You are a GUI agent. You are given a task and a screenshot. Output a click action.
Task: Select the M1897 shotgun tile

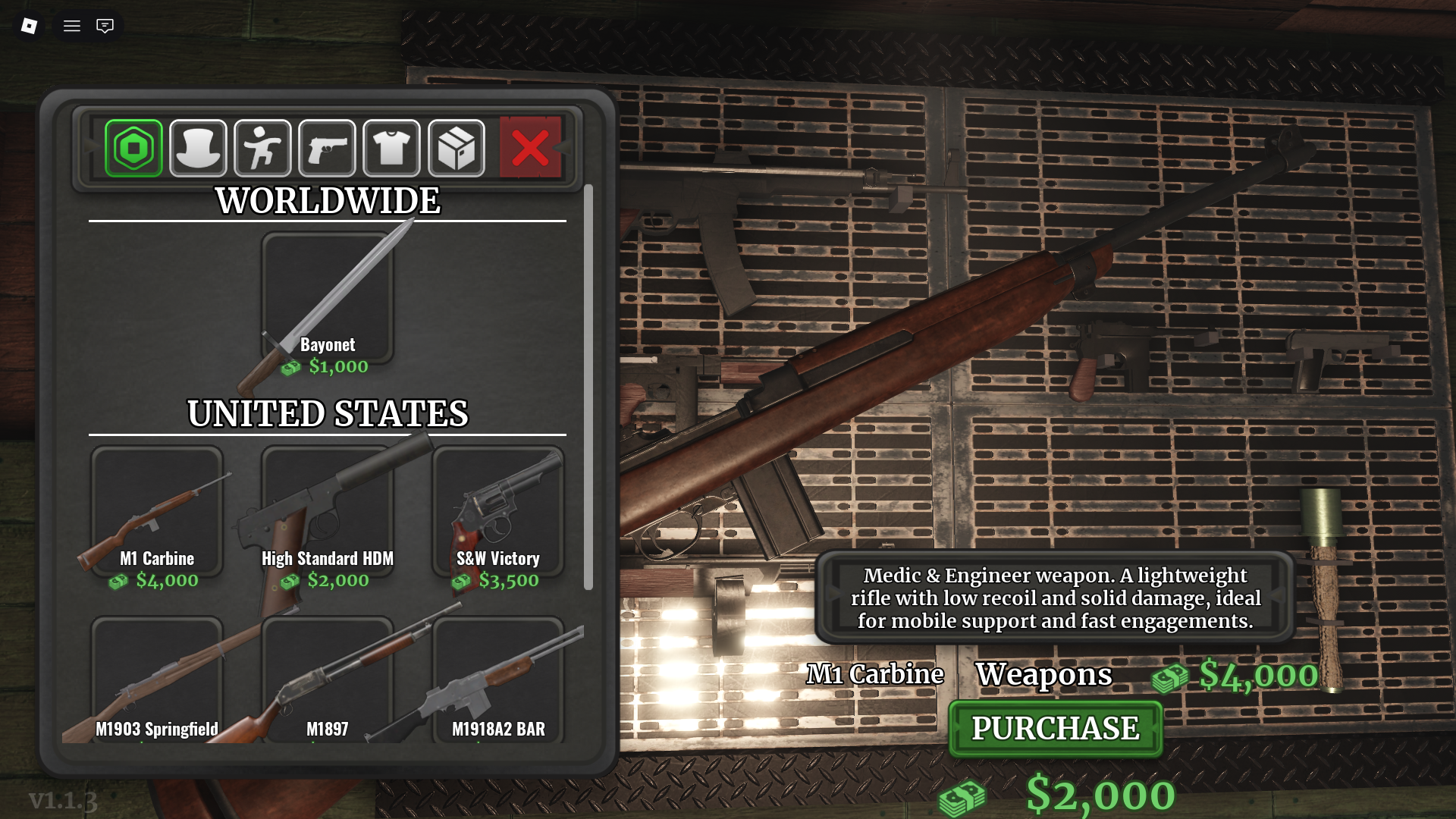(x=327, y=679)
